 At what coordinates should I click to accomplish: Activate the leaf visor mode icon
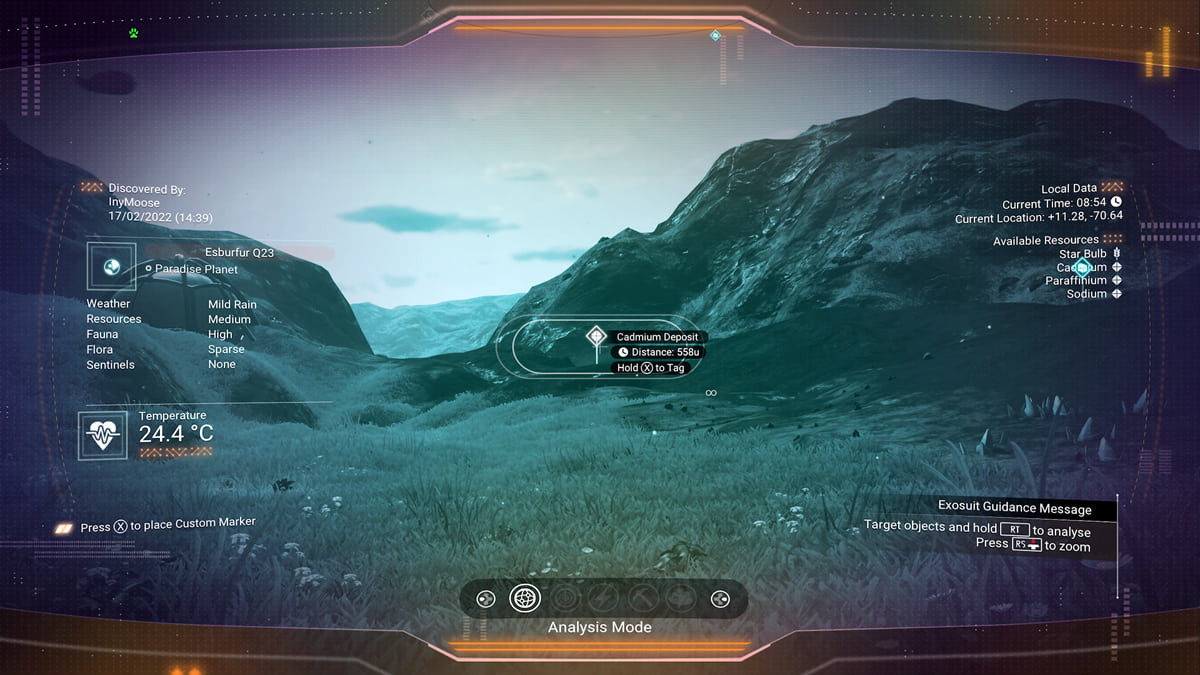click(681, 598)
